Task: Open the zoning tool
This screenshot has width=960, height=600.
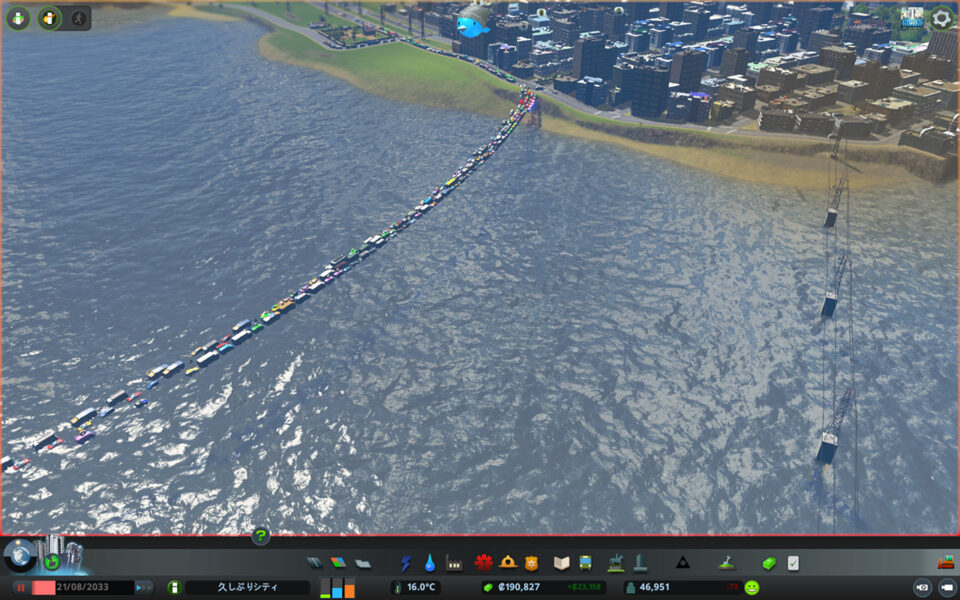Action: click(x=338, y=563)
